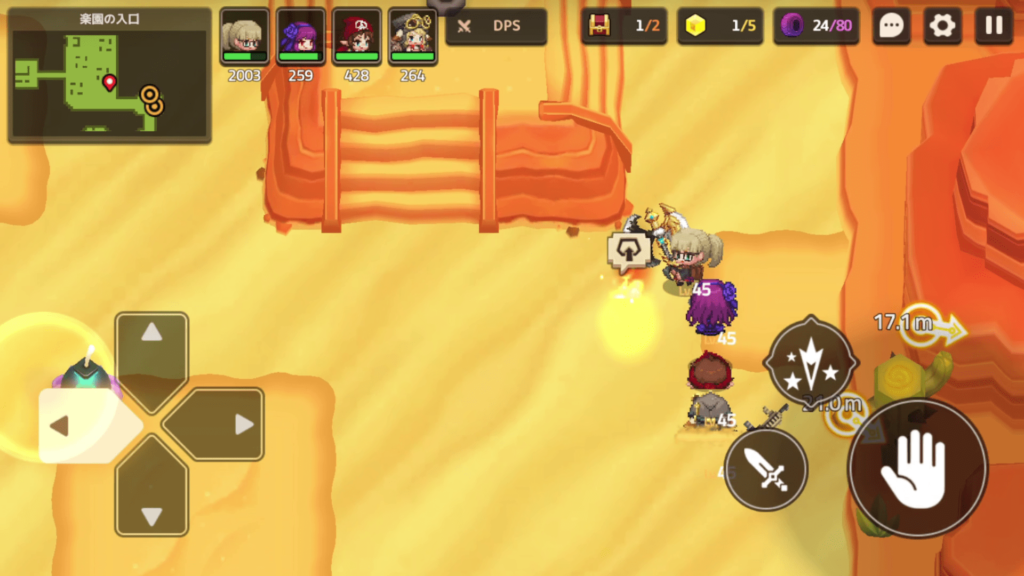Screen dimensions: 1024x576
Task: Tap the left arrow on the D-pad
Action: pyautogui.click(x=80, y=426)
